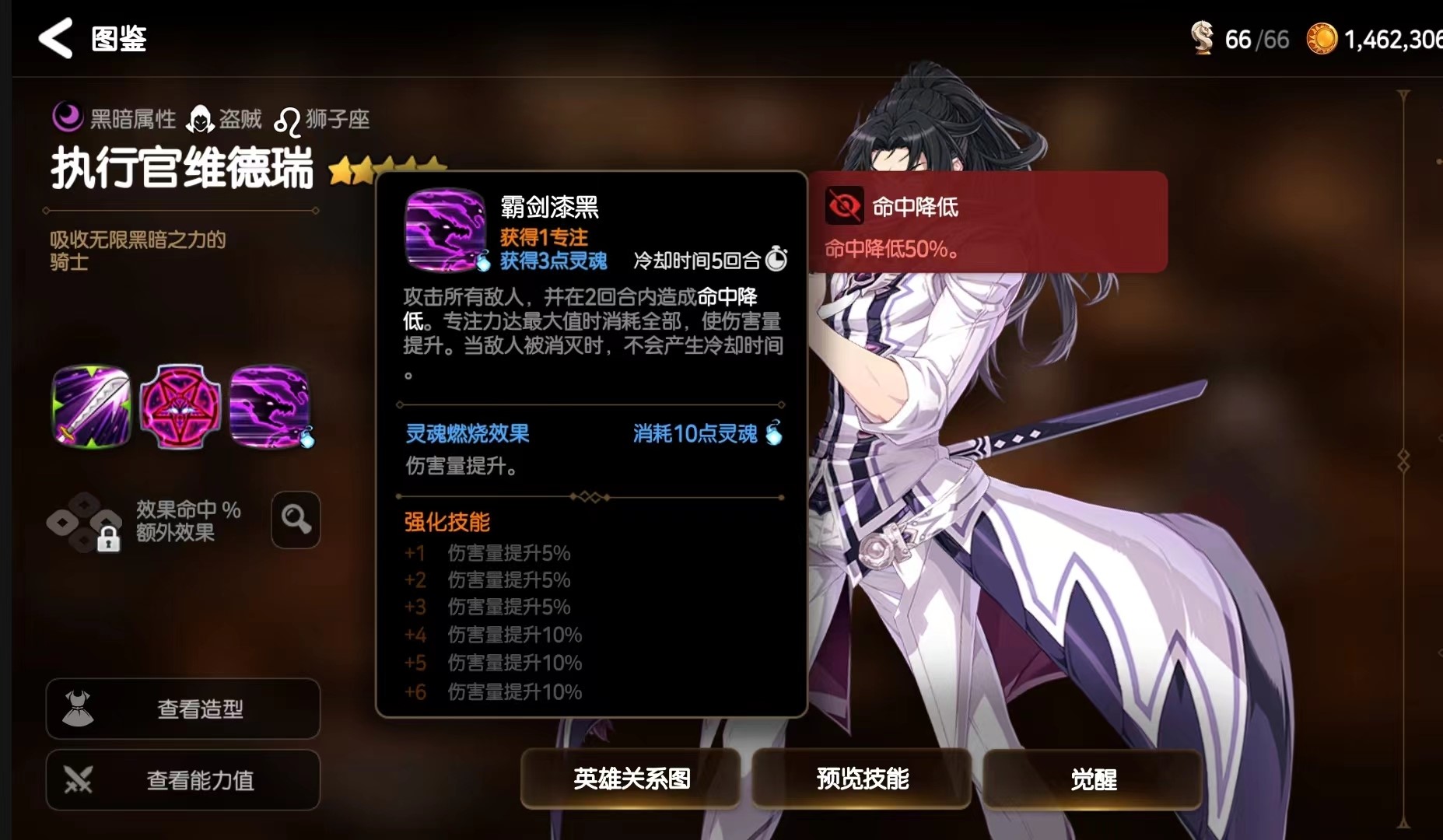Image resolution: width=1443 pixels, height=840 pixels.
Task: Select the 黑暗属性 dark element icon
Action: click(67, 117)
